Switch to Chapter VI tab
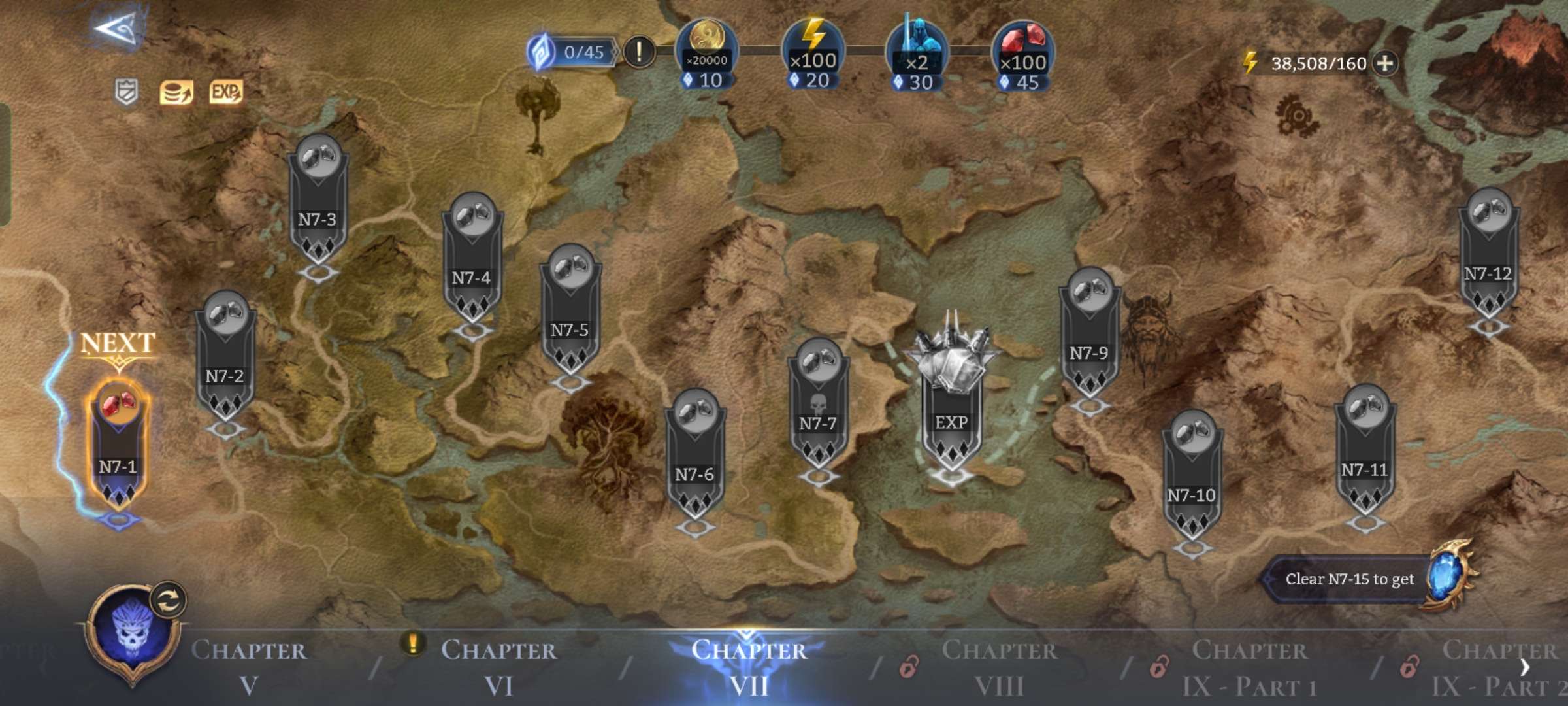 click(x=498, y=667)
